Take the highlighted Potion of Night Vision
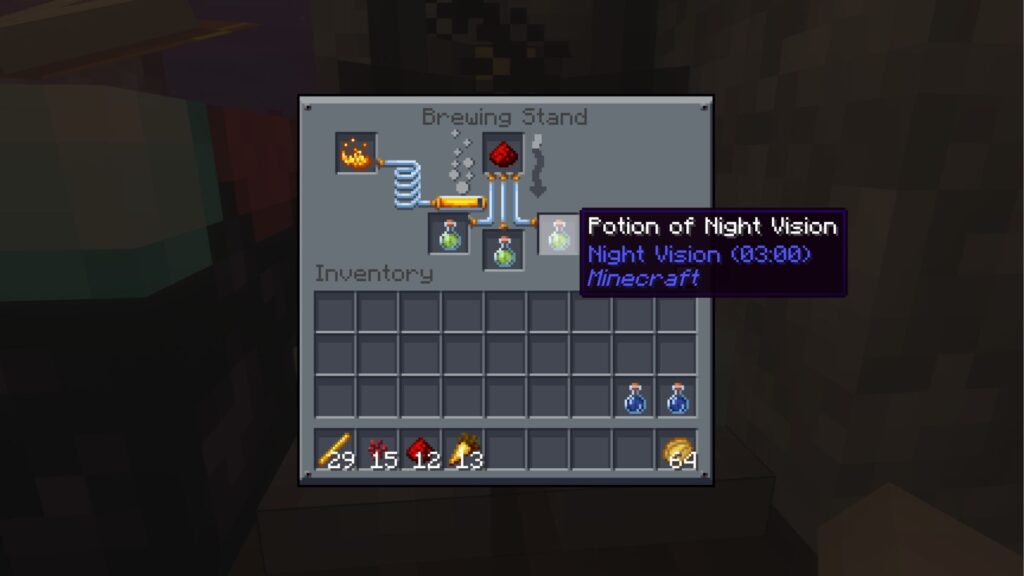This screenshot has height=576, width=1024. point(558,235)
